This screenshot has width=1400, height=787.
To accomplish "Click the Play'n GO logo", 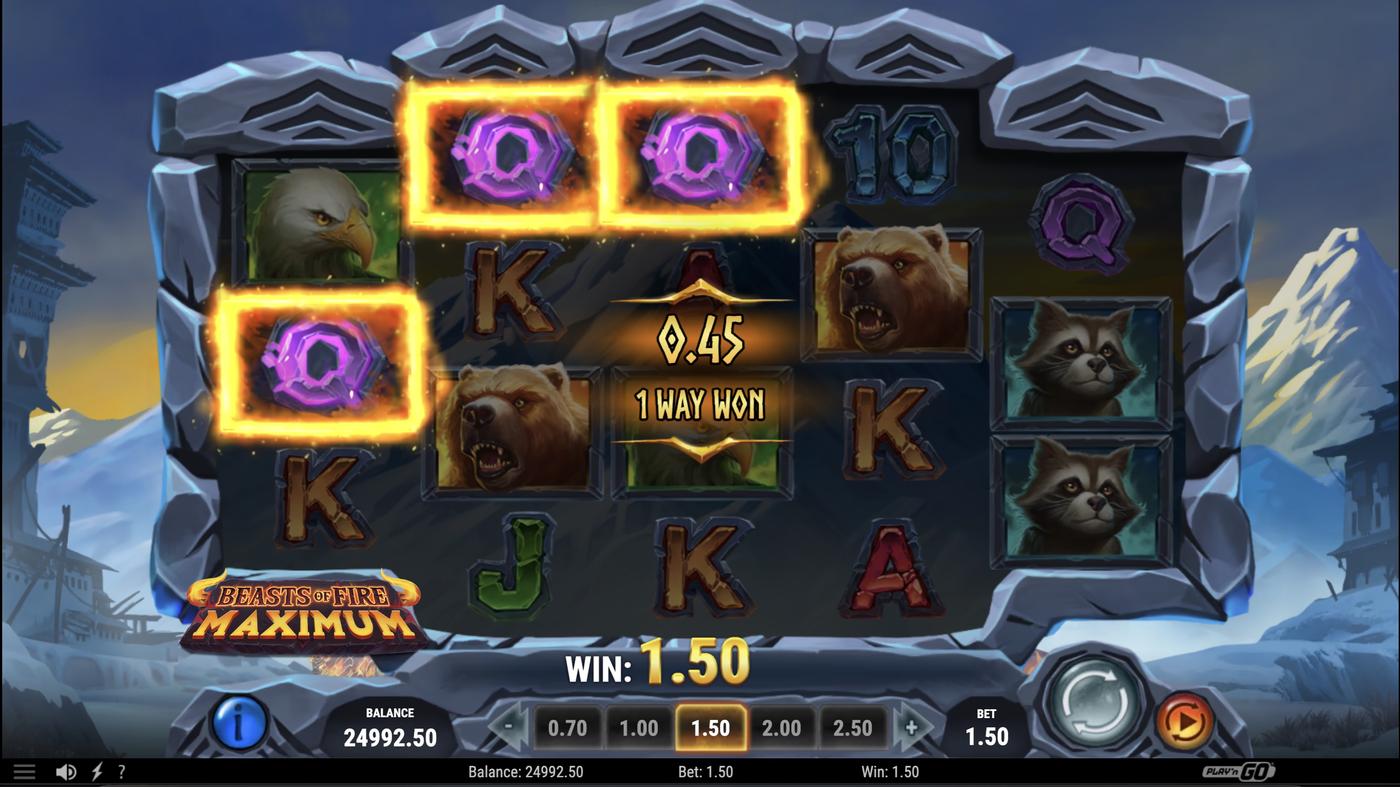I will tap(1237, 770).
